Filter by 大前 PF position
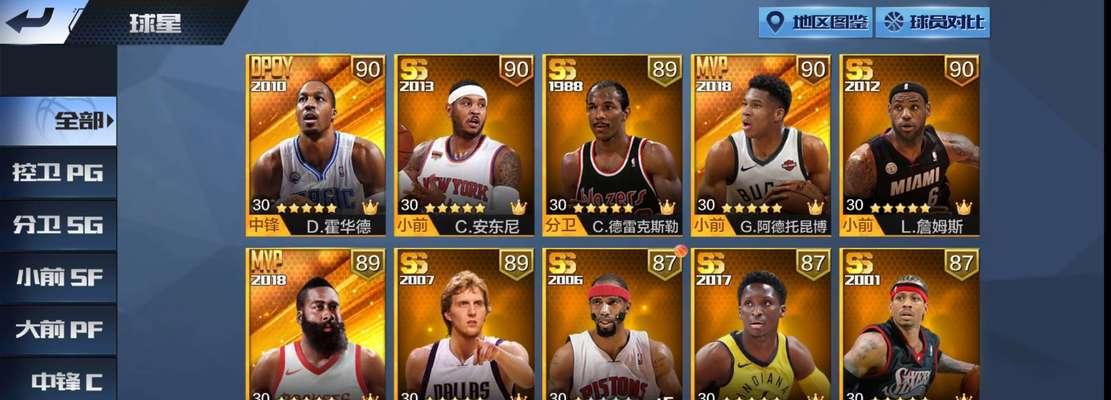The height and width of the screenshot is (400, 1111). 58,329
